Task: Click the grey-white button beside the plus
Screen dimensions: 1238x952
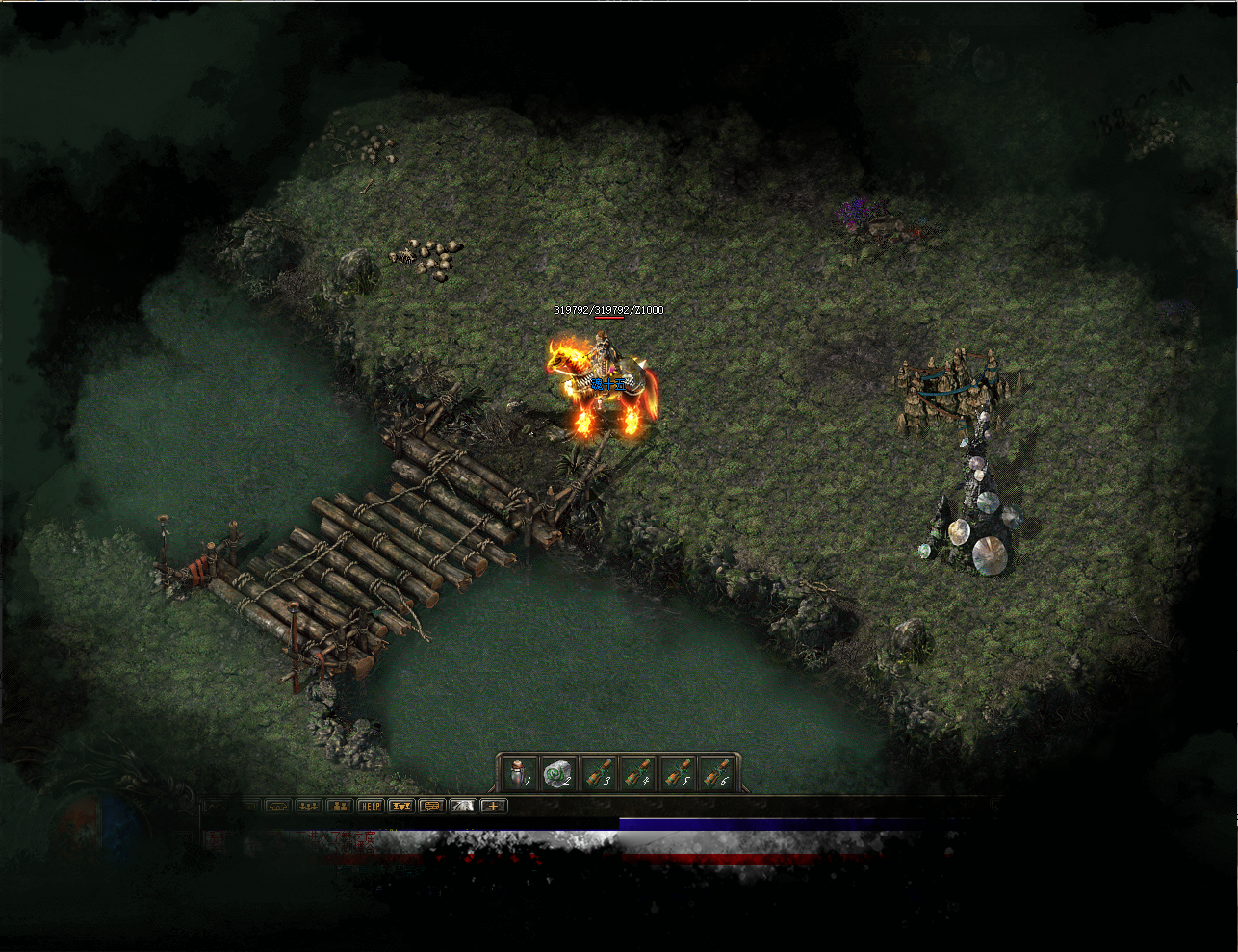Action: (x=462, y=806)
